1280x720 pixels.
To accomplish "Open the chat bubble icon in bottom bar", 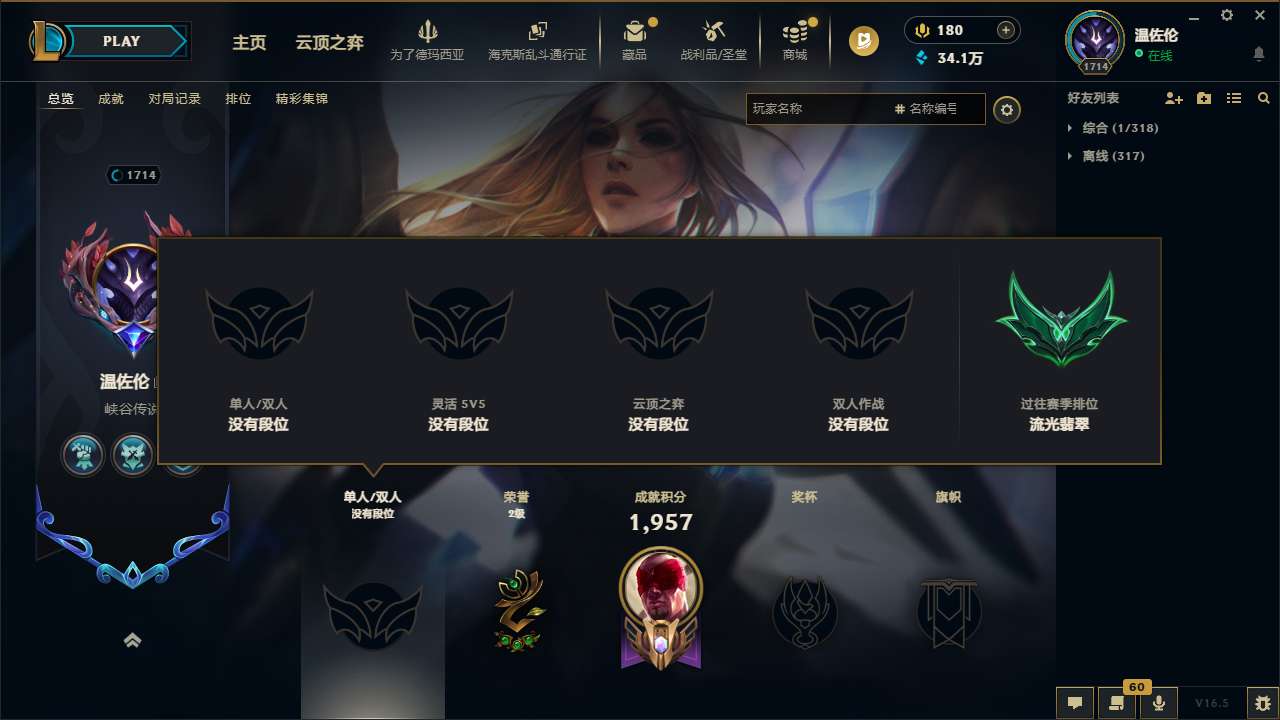I will (x=1075, y=703).
